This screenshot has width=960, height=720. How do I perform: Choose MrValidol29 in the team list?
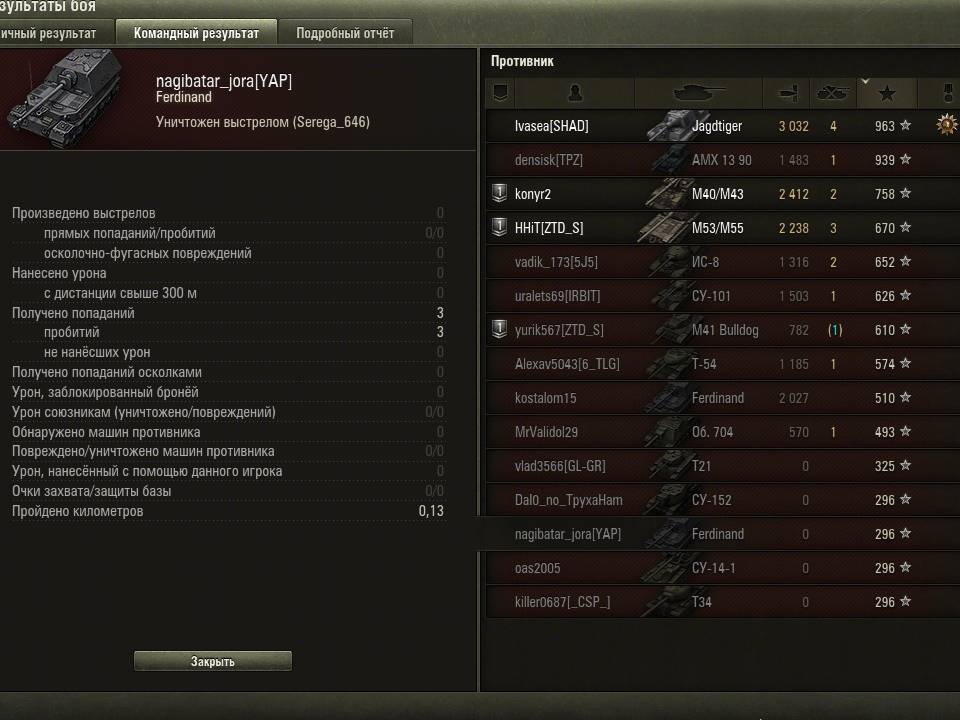tap(547, 432)
